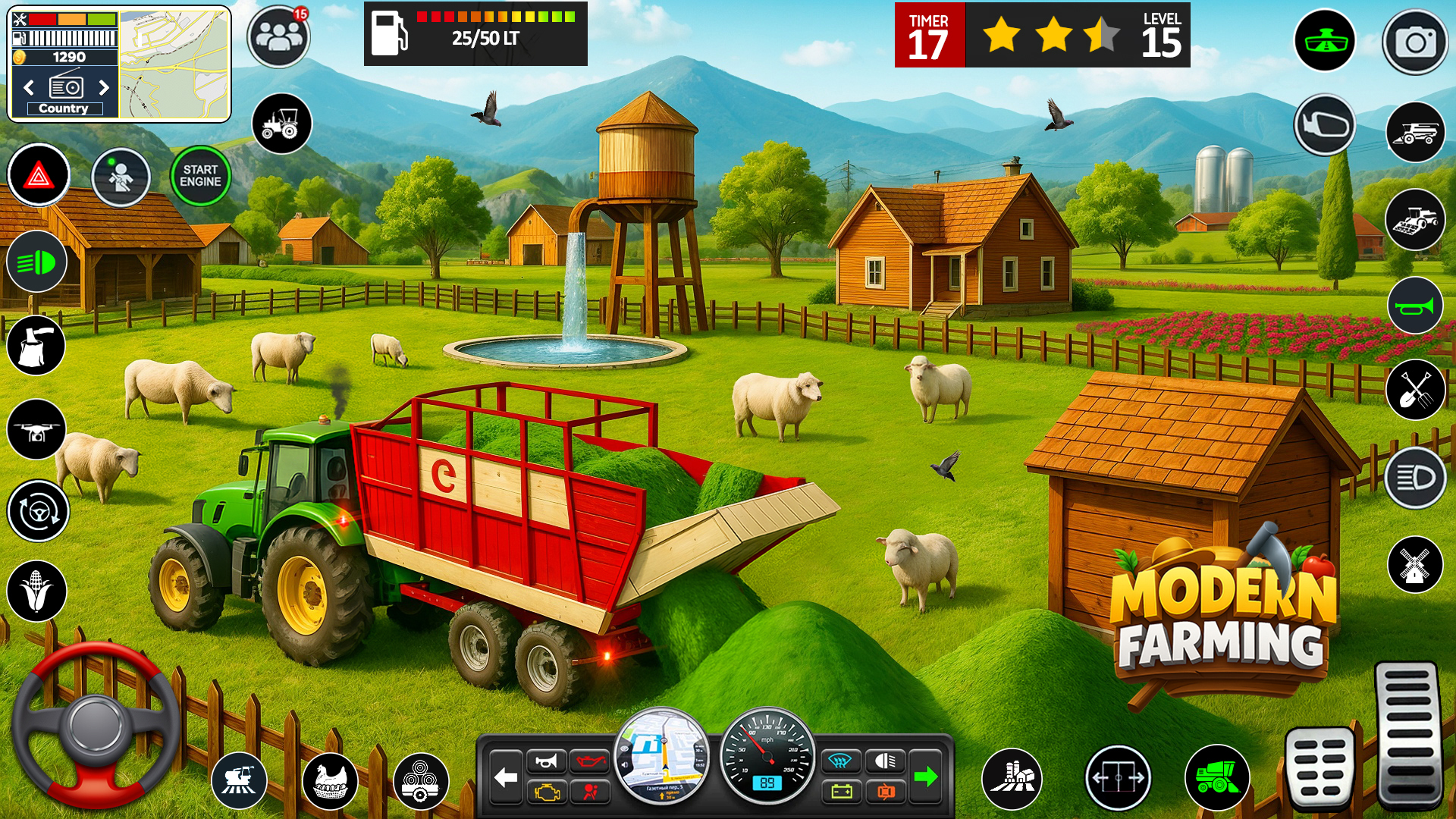Choose the axe and stump icon
This screenshot has height=819, width=1456.
pos(36,346)
